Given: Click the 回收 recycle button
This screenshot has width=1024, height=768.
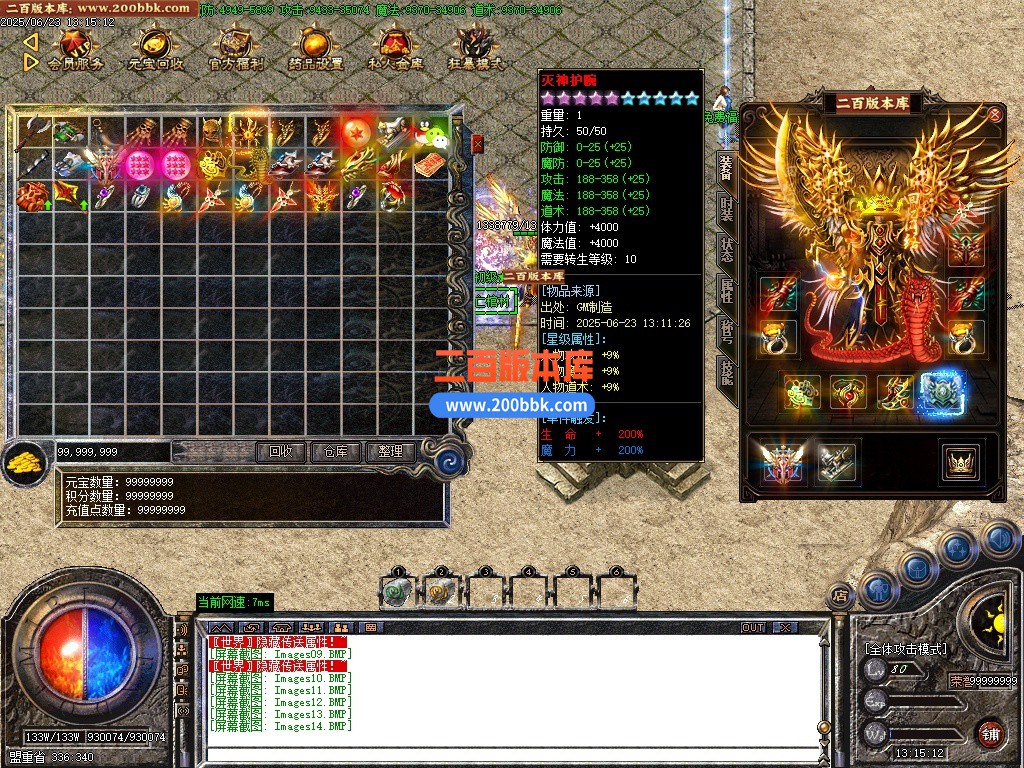Looking at the screenshot, I should 281,452.
